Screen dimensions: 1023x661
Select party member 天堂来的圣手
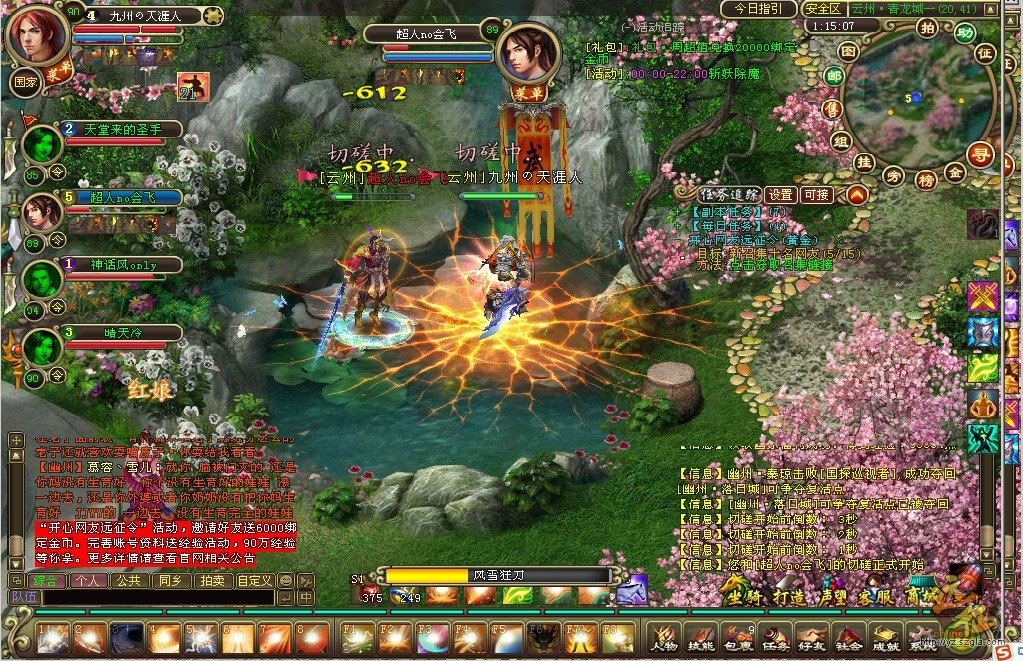[118, 130]
